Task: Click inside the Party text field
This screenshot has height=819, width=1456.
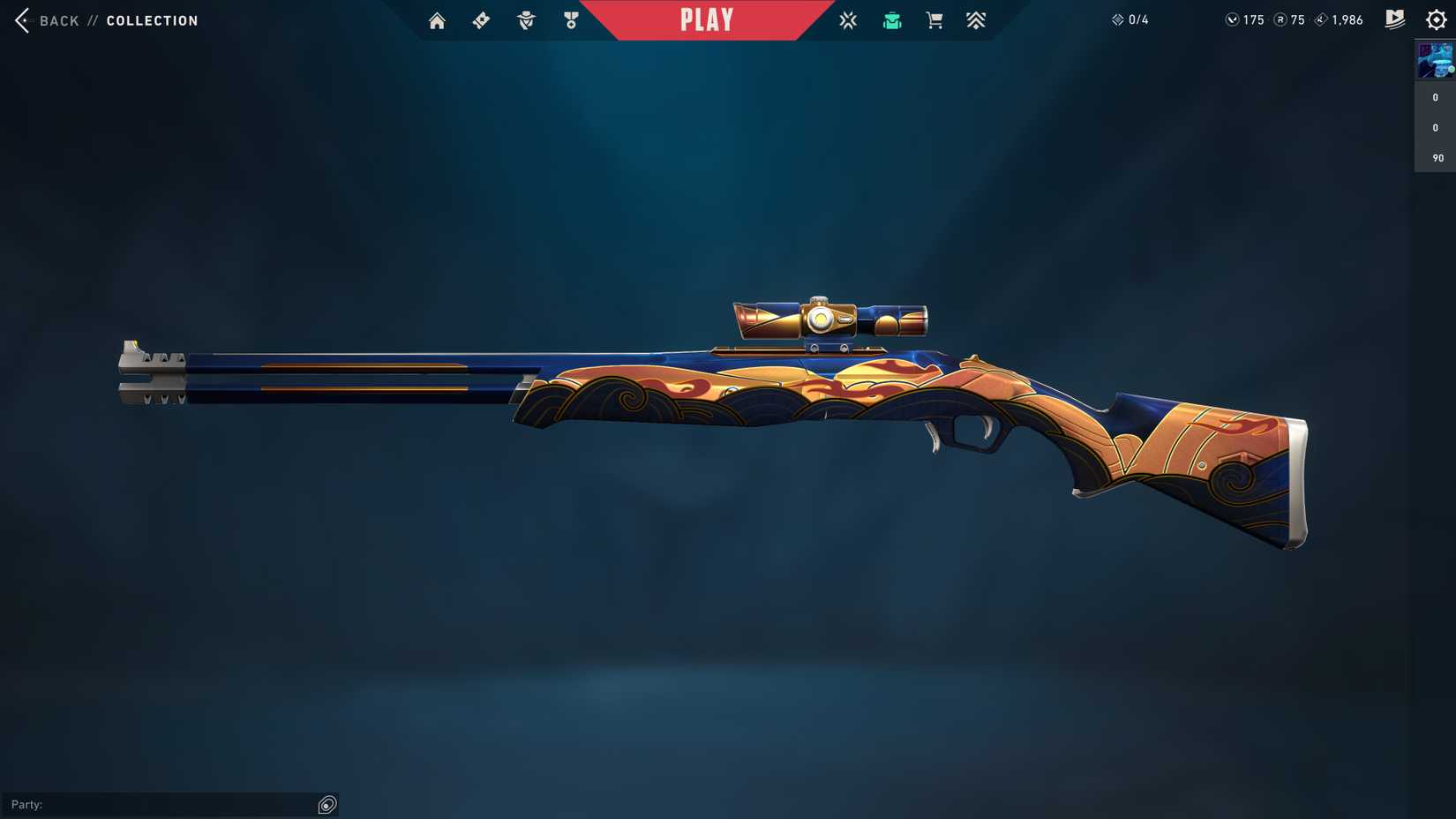Action: coord(159,804)
